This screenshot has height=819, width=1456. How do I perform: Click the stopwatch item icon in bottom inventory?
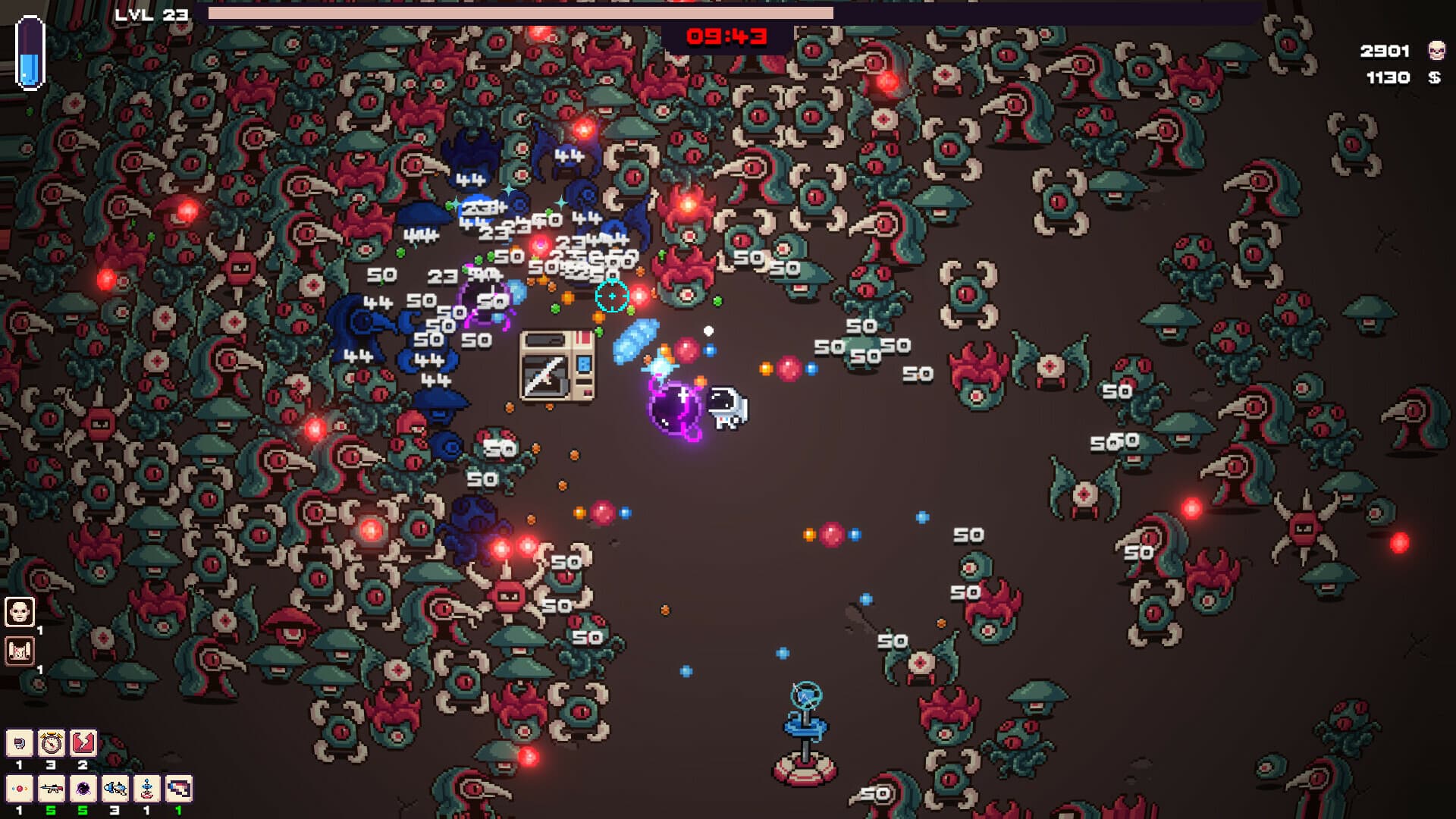click(50, 744)
